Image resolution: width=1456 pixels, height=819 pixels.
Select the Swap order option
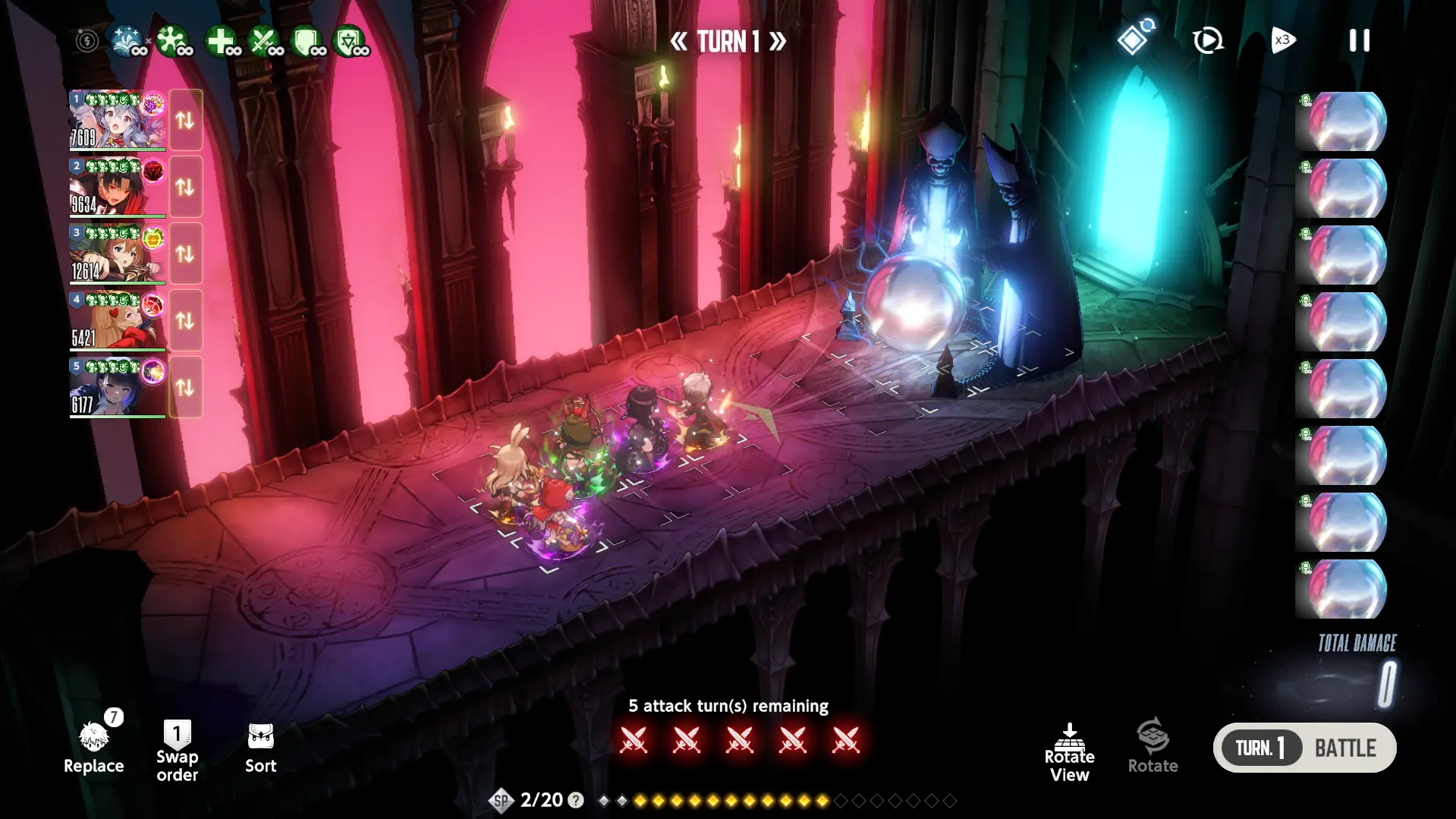click(177, 750)
